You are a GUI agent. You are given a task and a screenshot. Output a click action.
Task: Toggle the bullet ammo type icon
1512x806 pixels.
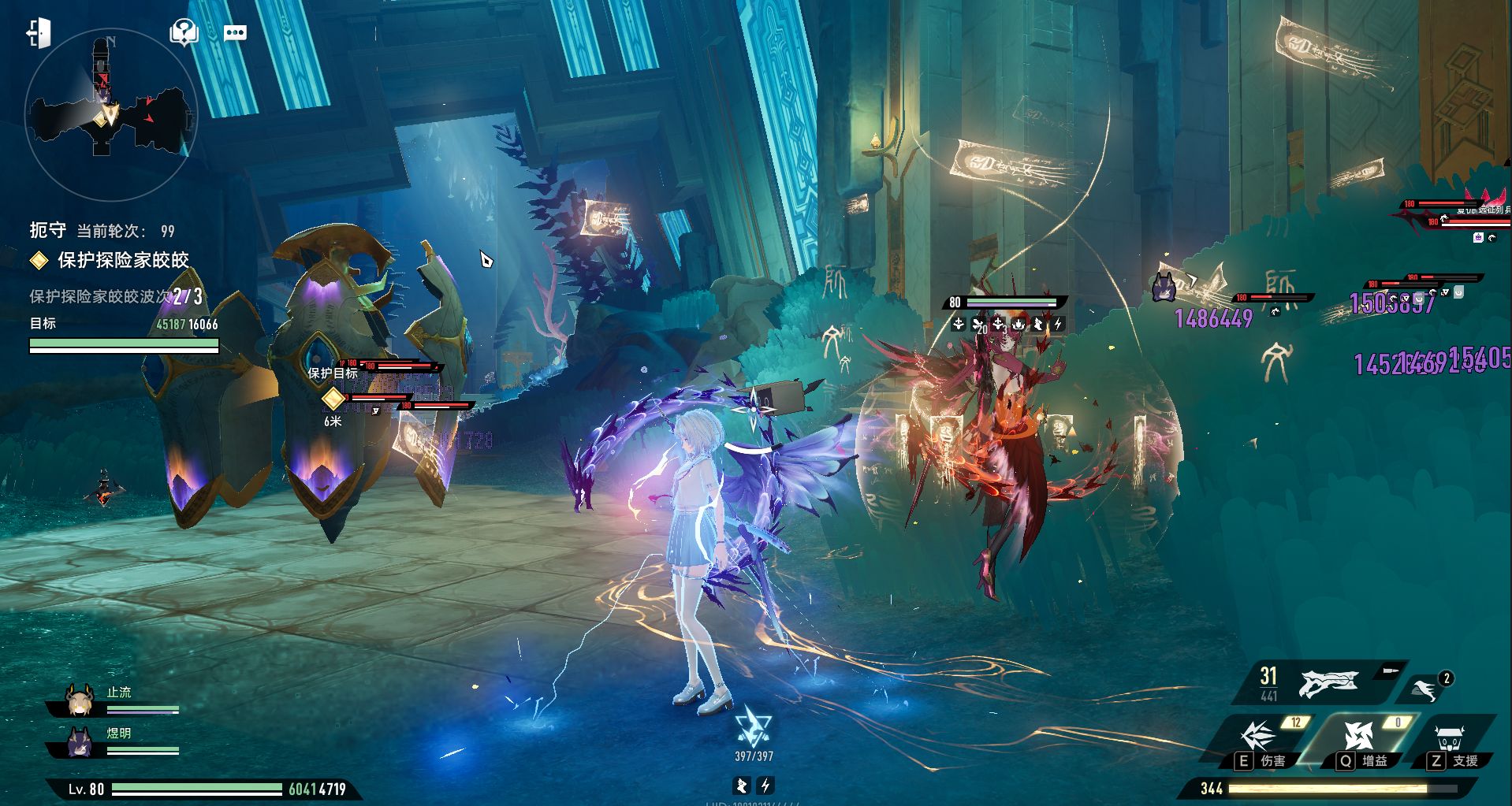coord(1389,671)
